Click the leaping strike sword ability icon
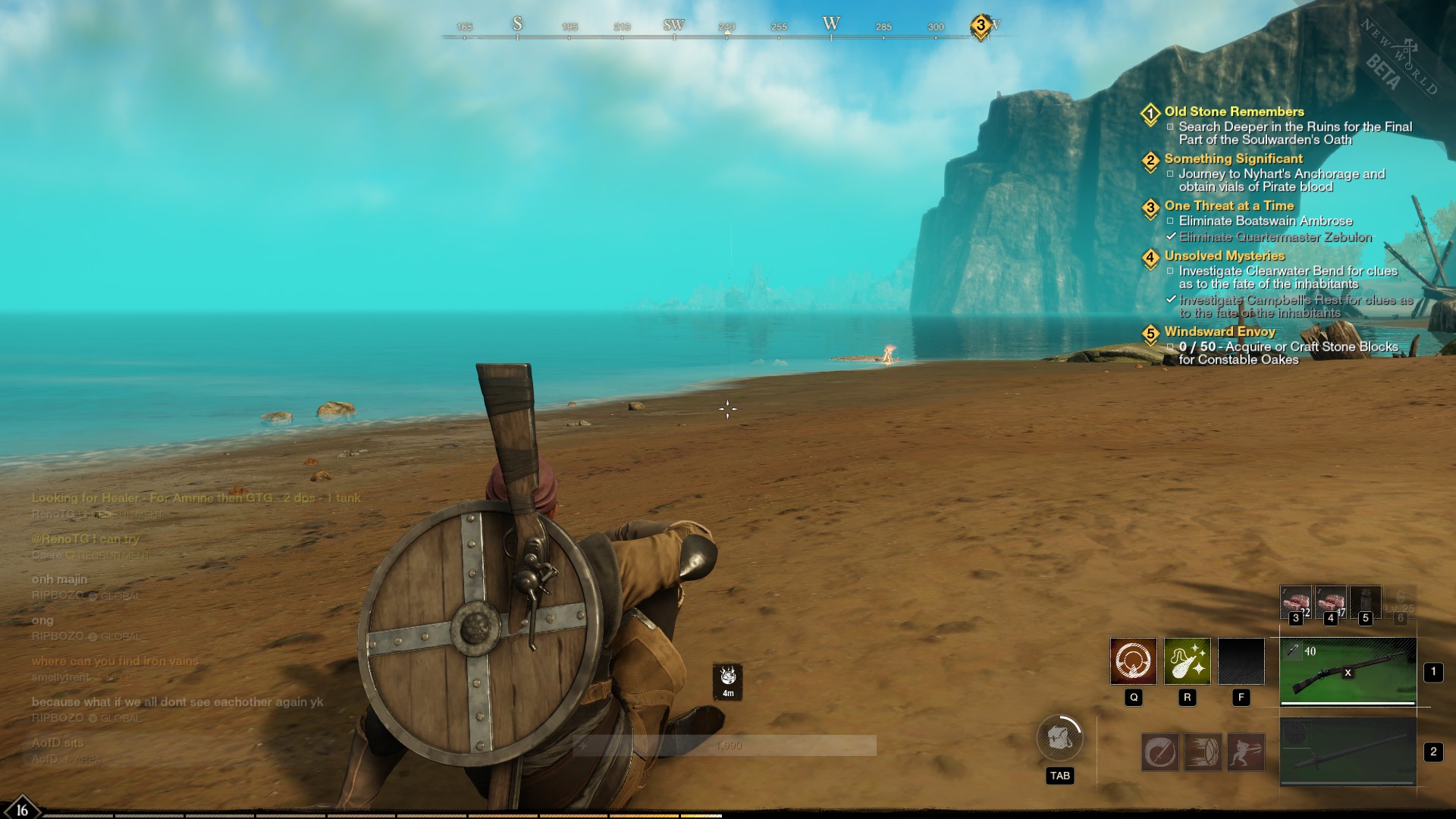 coord(1246,752)
